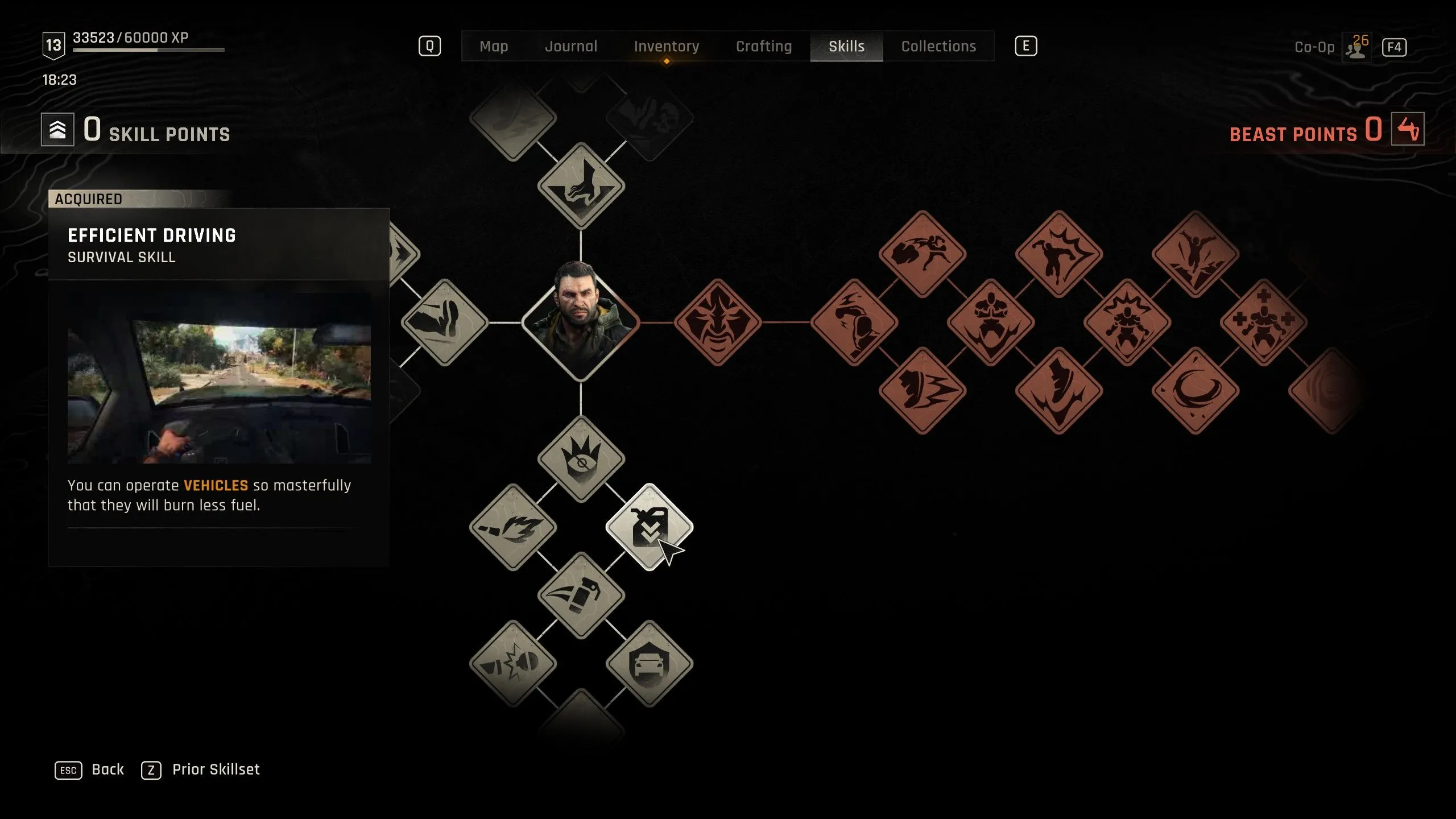The image size is (1456, 819).
Task: Open the Journal tab
Action: pos(571,47)
